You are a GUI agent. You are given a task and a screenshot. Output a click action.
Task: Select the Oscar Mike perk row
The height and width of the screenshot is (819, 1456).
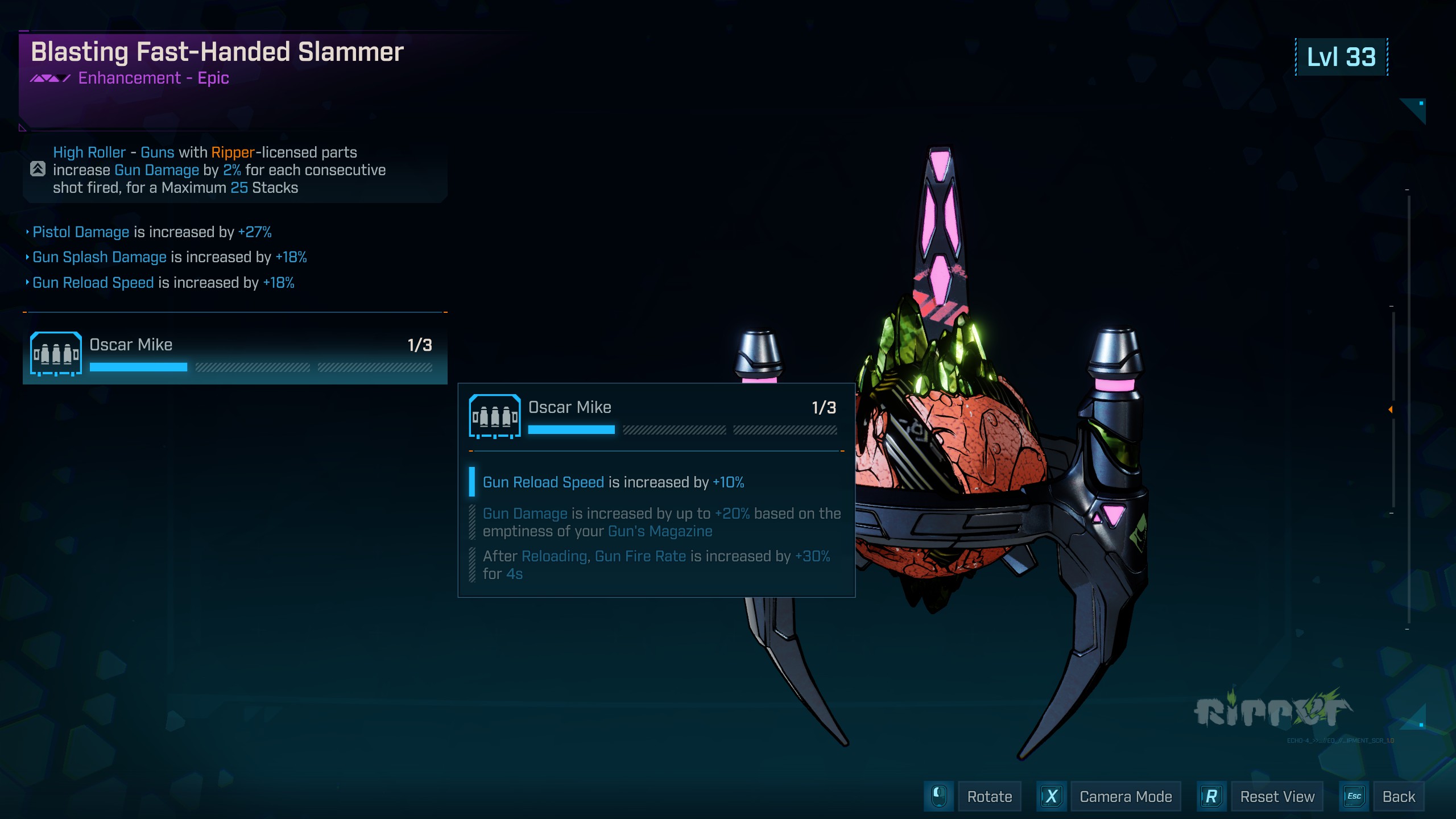tap(234, 354)
